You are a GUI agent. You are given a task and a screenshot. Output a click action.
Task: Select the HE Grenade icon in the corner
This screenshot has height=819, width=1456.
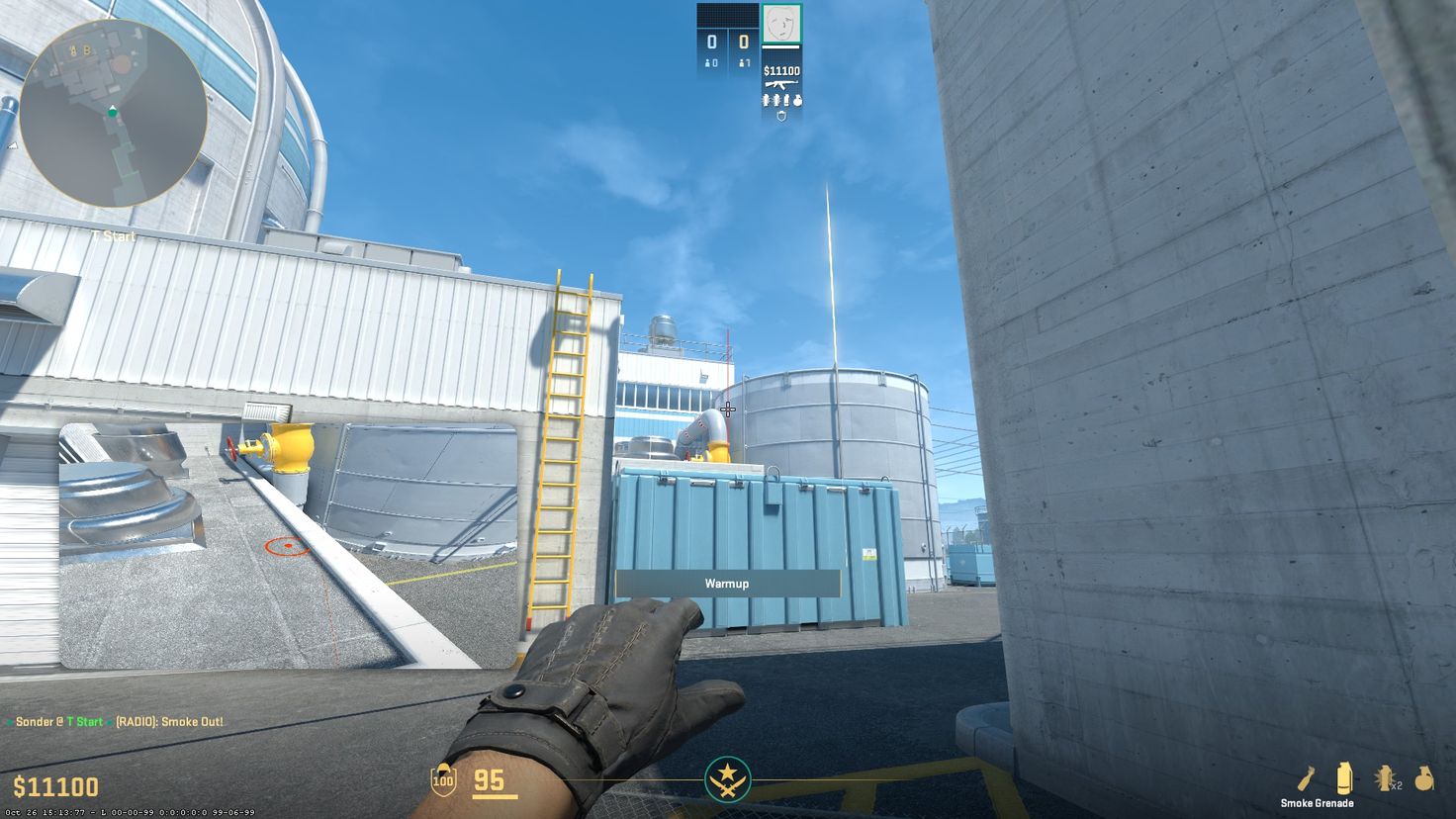1423,777
